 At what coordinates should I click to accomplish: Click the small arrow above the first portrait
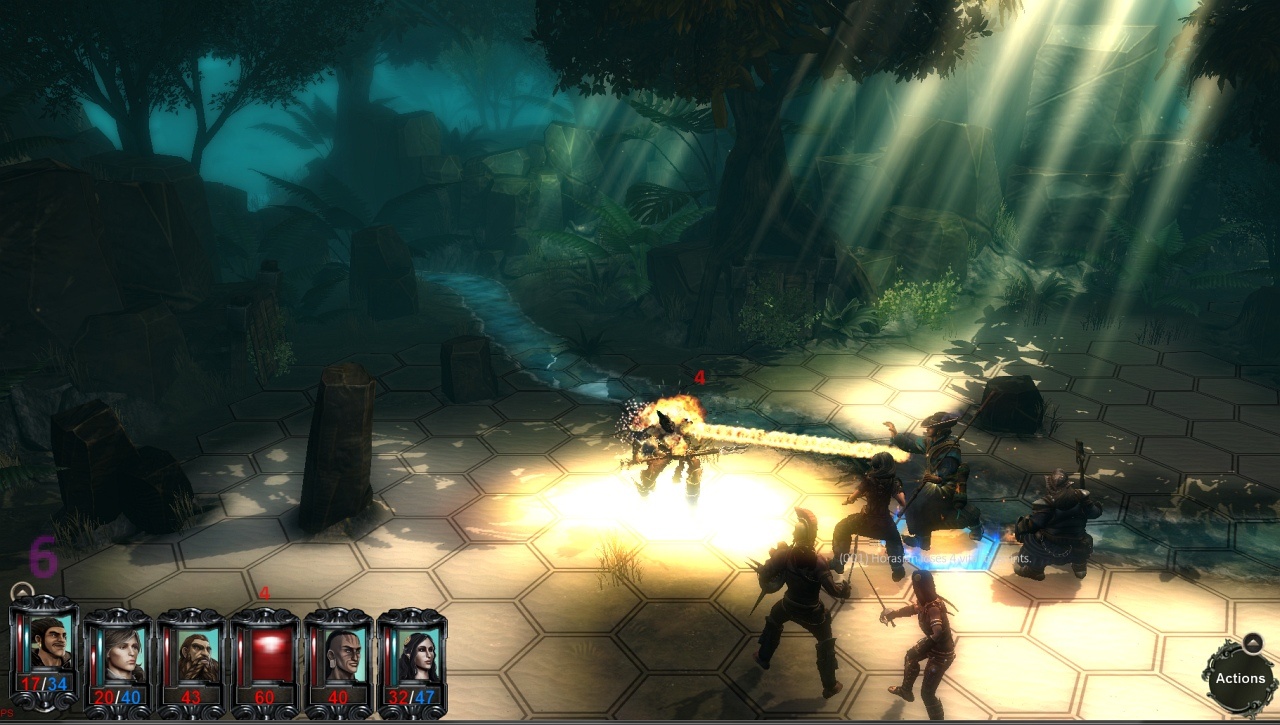[x=20, y=592]
